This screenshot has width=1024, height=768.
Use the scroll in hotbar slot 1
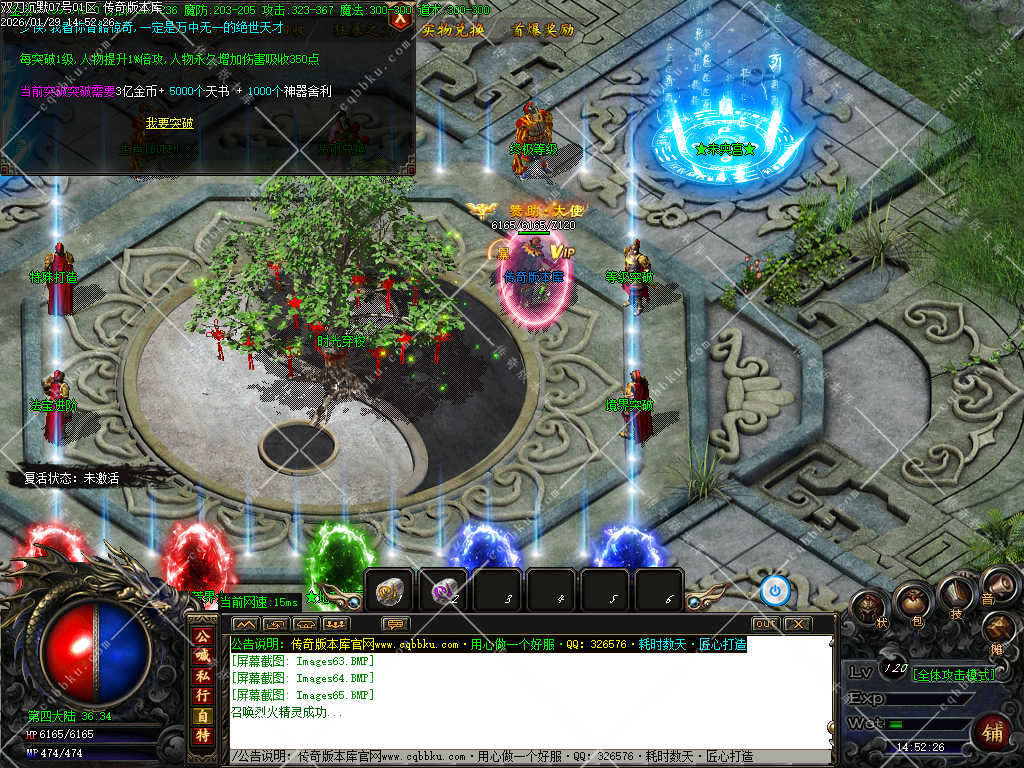[390, 591]
